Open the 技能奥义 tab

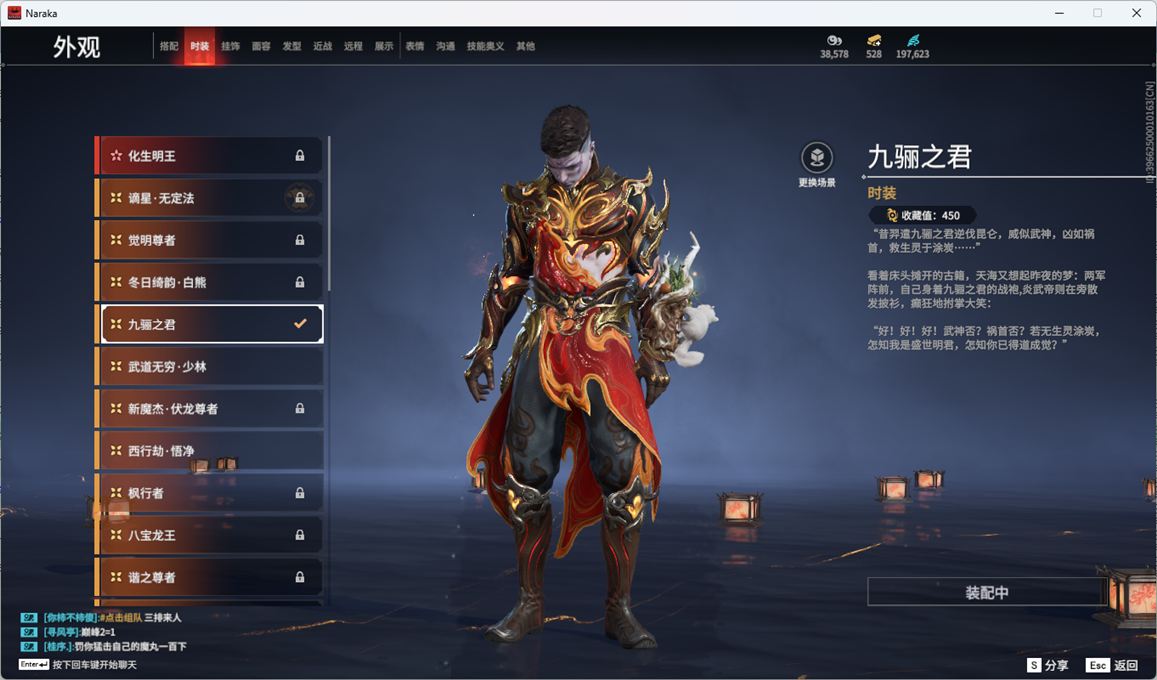485,46
